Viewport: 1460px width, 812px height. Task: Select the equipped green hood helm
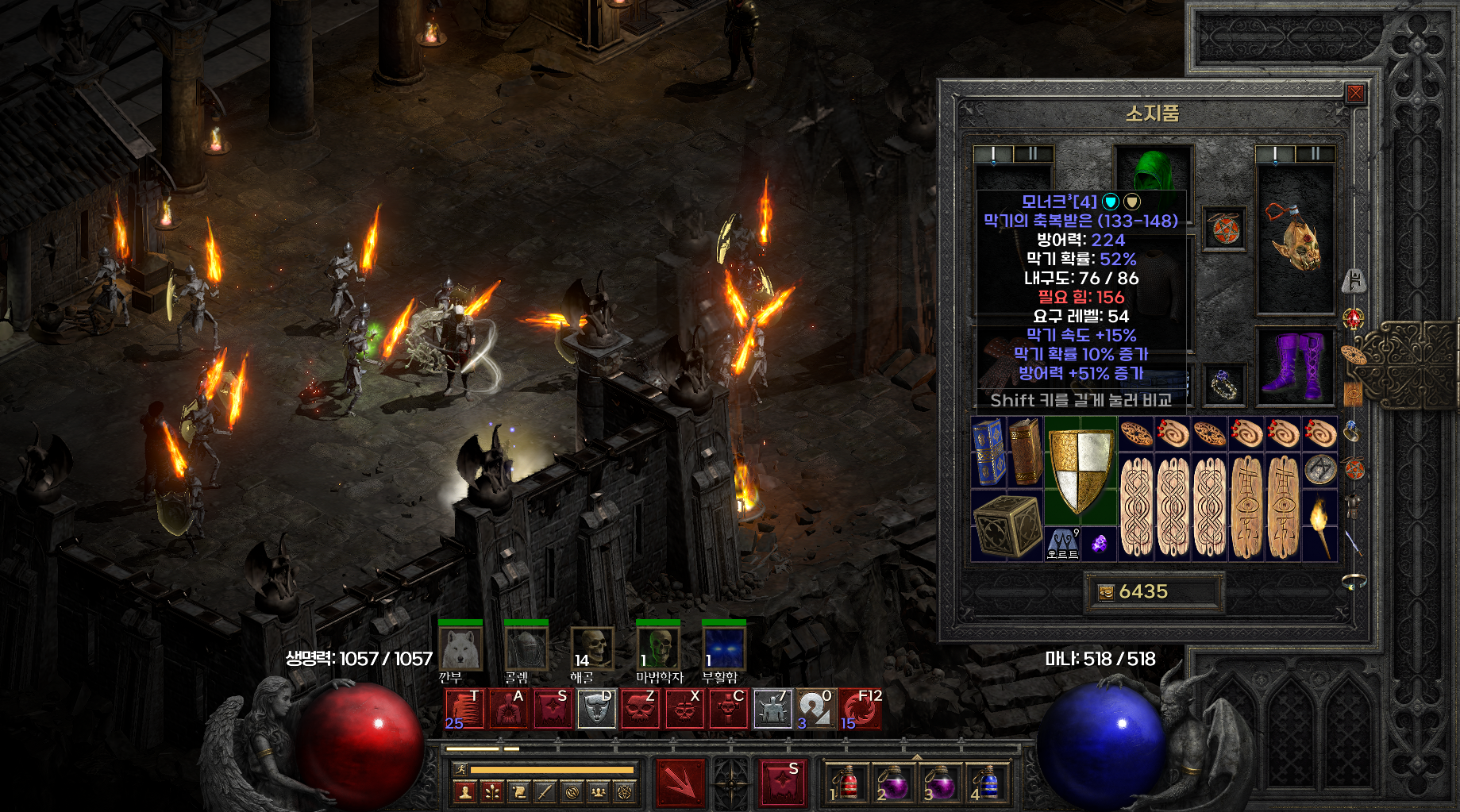[x=1153, y=169]
